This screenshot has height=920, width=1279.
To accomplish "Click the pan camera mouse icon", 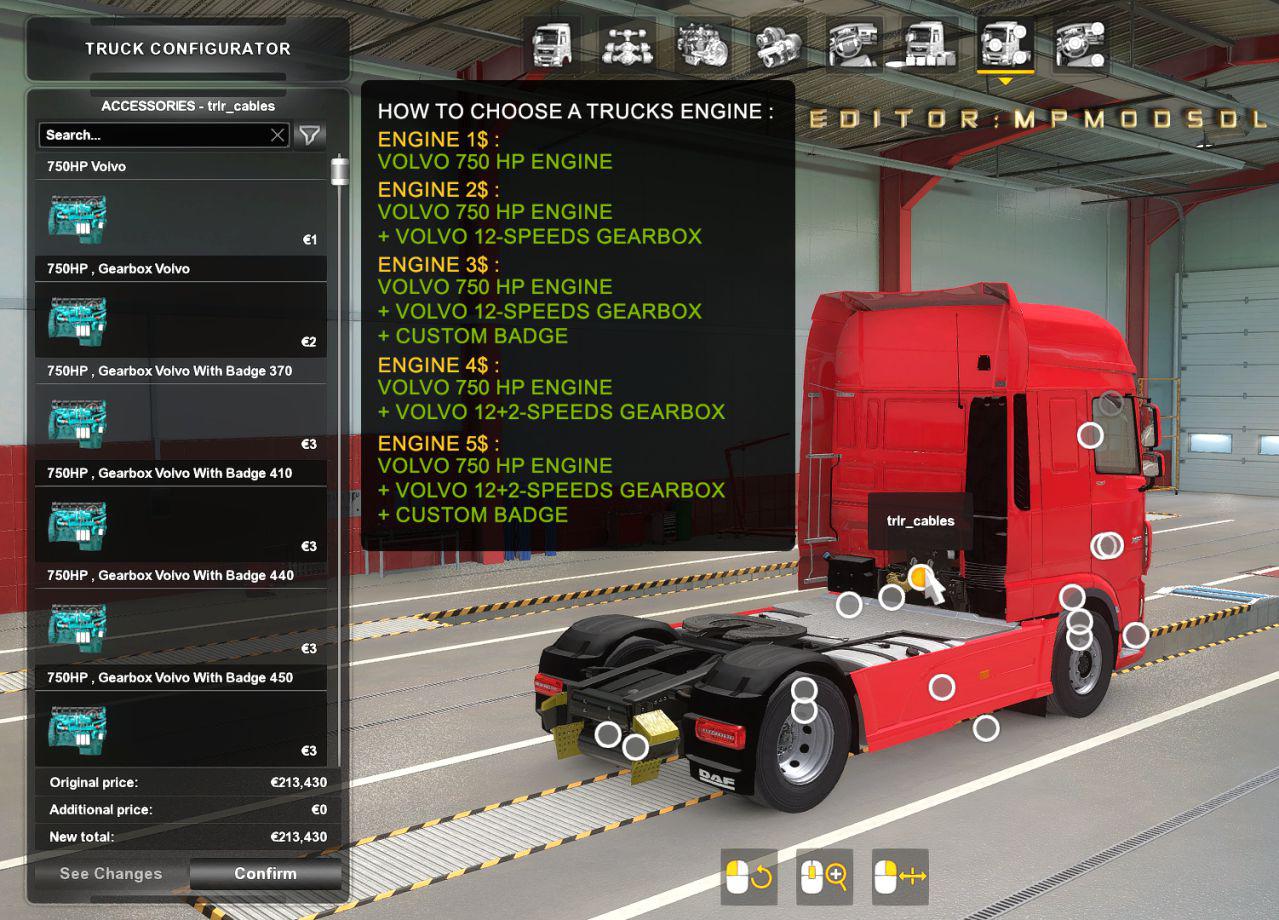I will click(x=900, y=877).
